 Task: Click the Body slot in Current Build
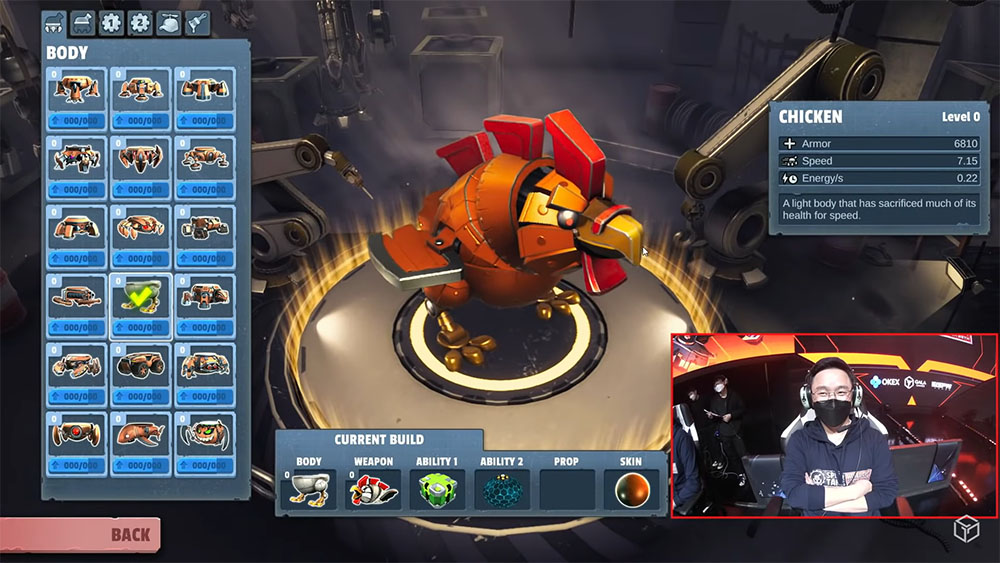309,489
